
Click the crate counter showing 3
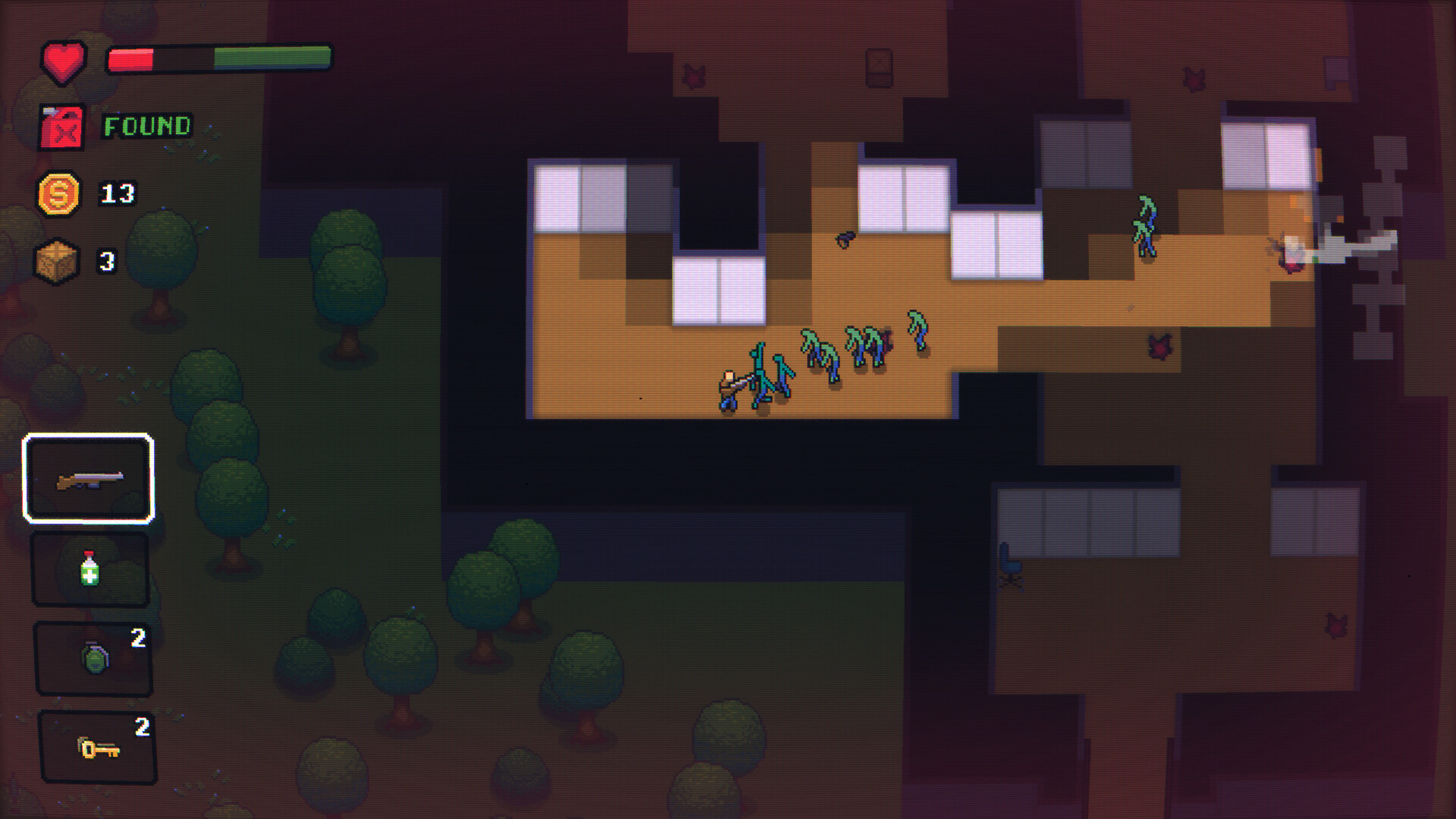(x=108, y=260)
